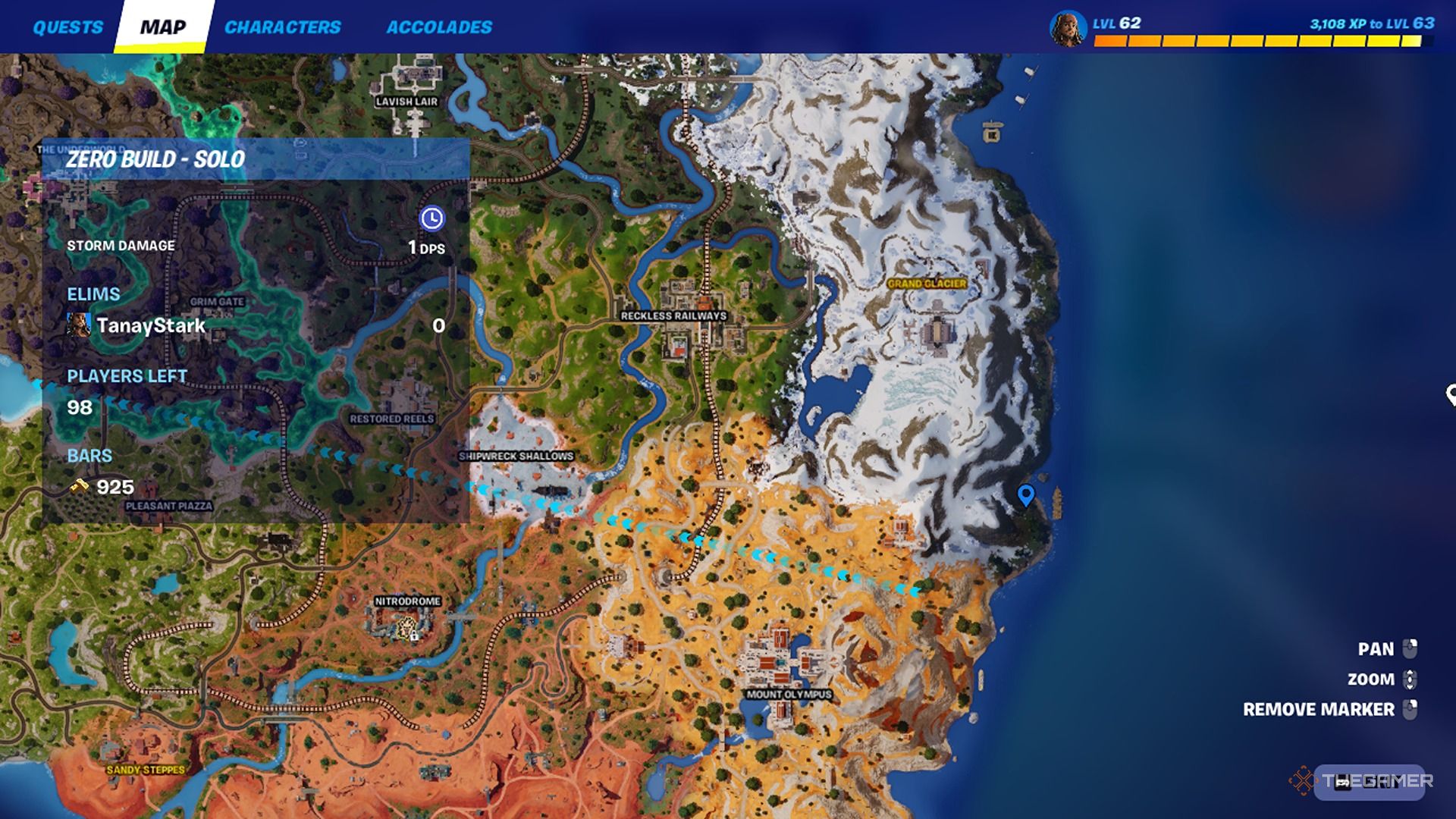Click the Mount Olympus label on the map
Screen dimensions: 1456x819
(789, 692)
